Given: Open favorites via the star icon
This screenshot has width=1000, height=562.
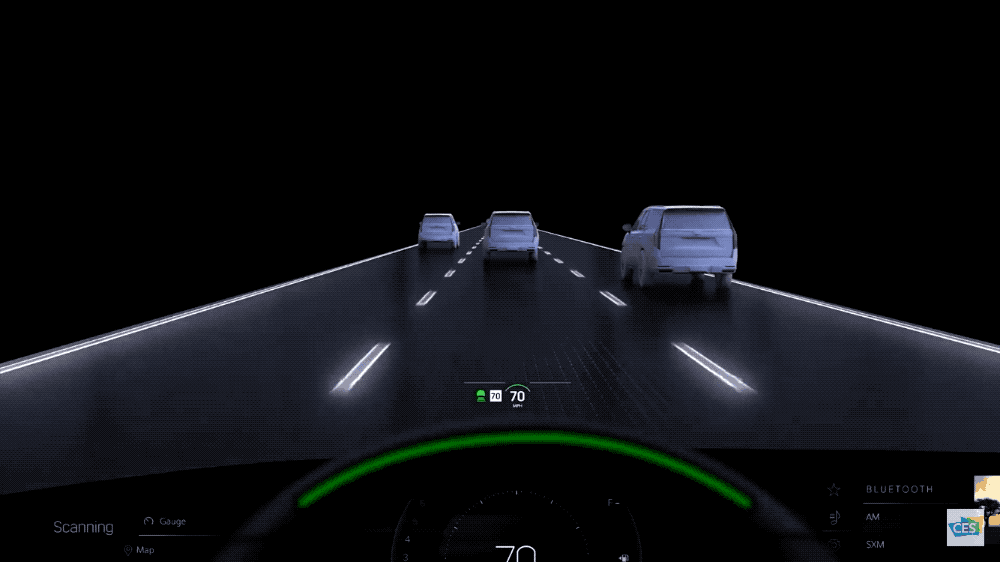Looking at the screenshot, I should click(833, 489).
